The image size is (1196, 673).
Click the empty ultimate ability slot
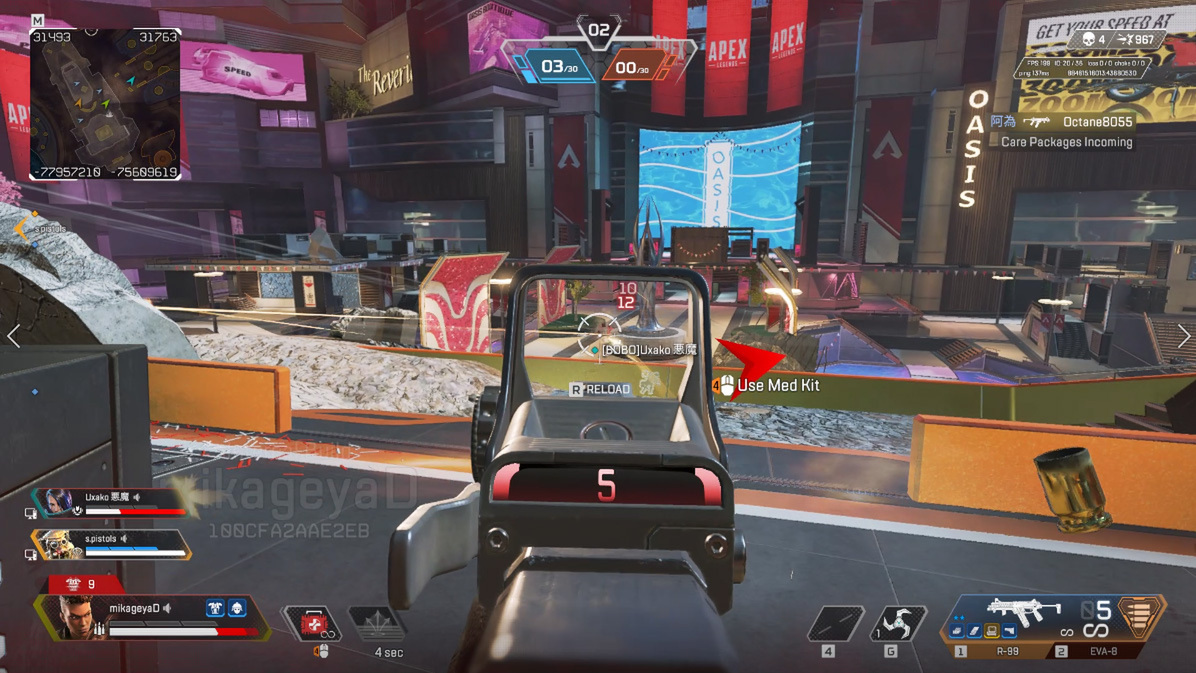click(834, 624)
